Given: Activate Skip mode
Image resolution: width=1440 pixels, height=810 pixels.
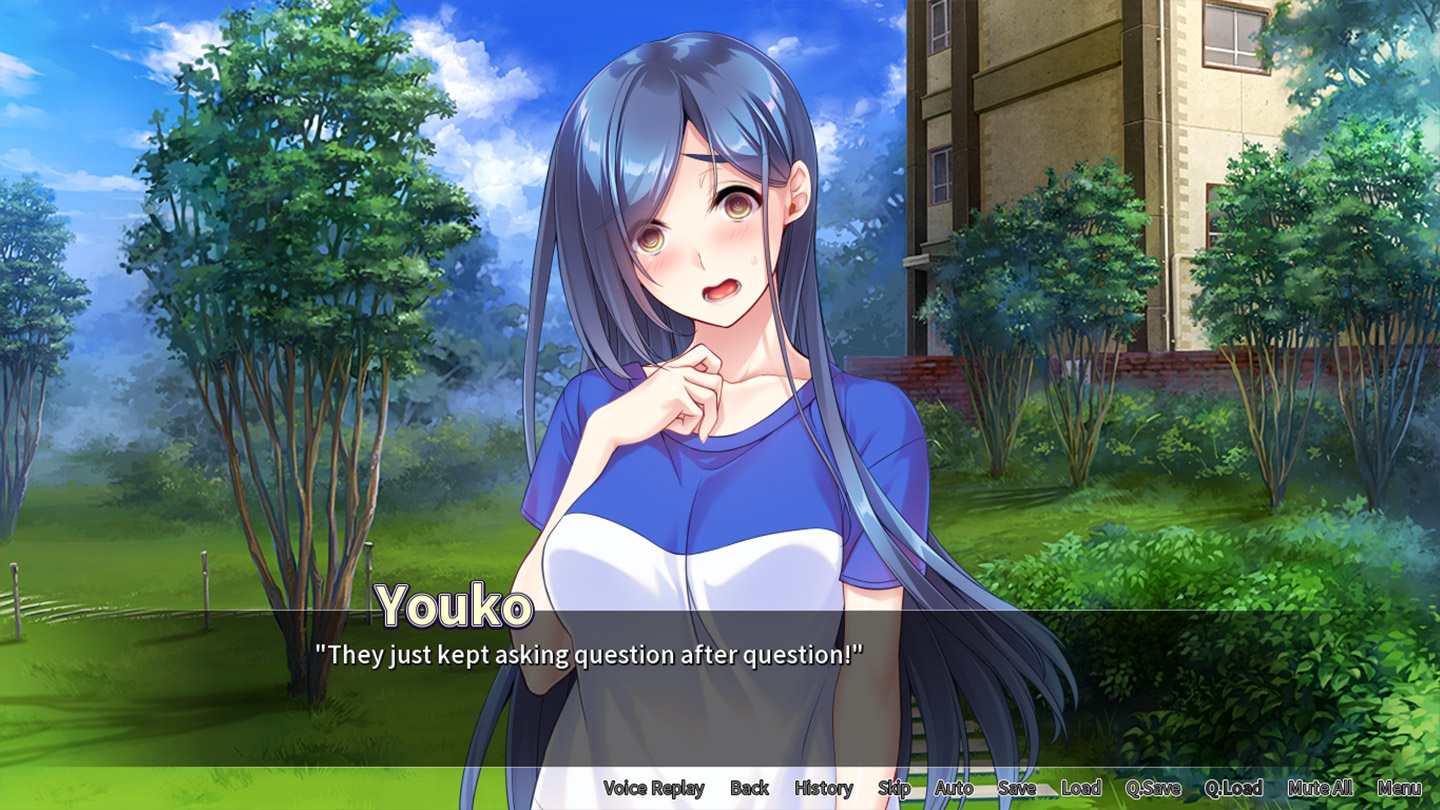Looking at the screenshot, I should tap(894, 788).
